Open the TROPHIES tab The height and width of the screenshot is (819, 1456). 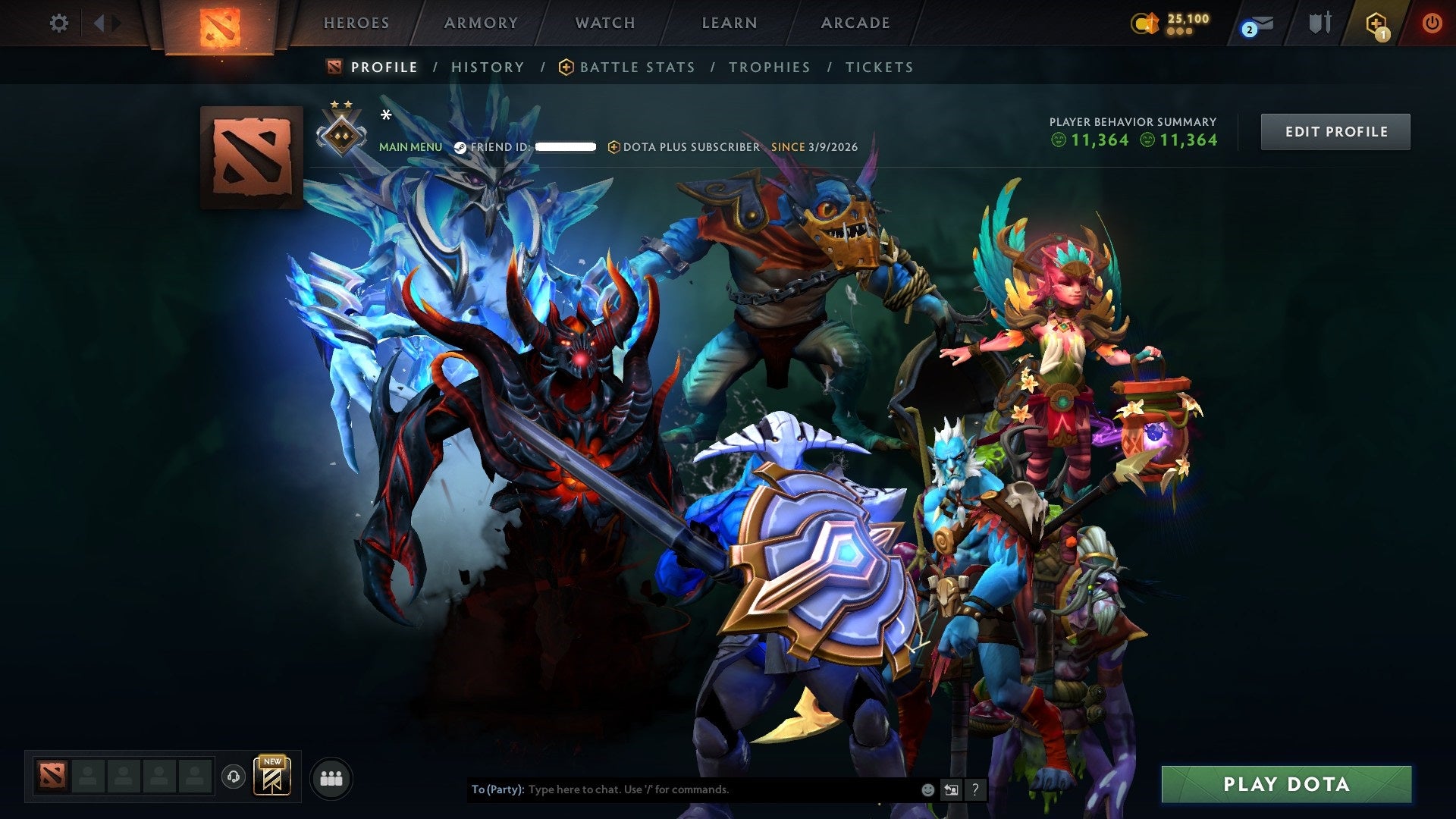coord(769,67)
